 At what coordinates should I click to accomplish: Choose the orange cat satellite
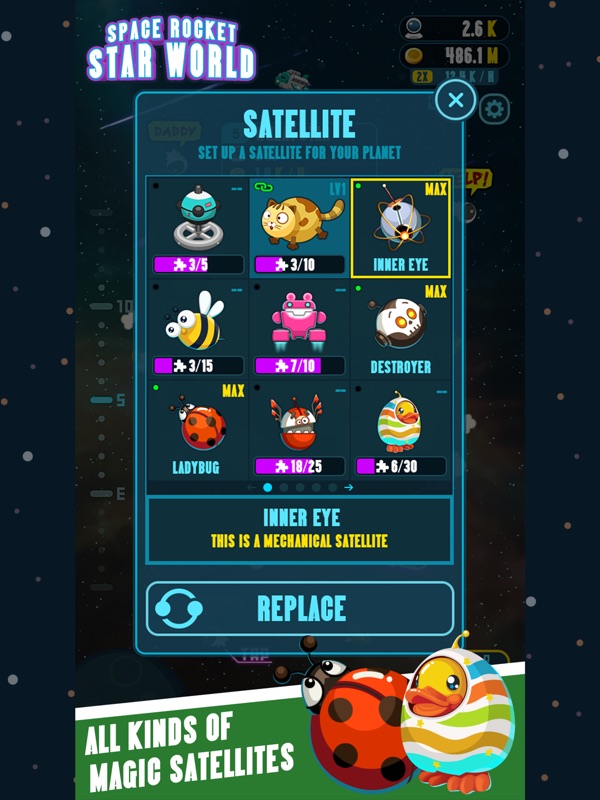pyautogui.click(x=300, y=228)
